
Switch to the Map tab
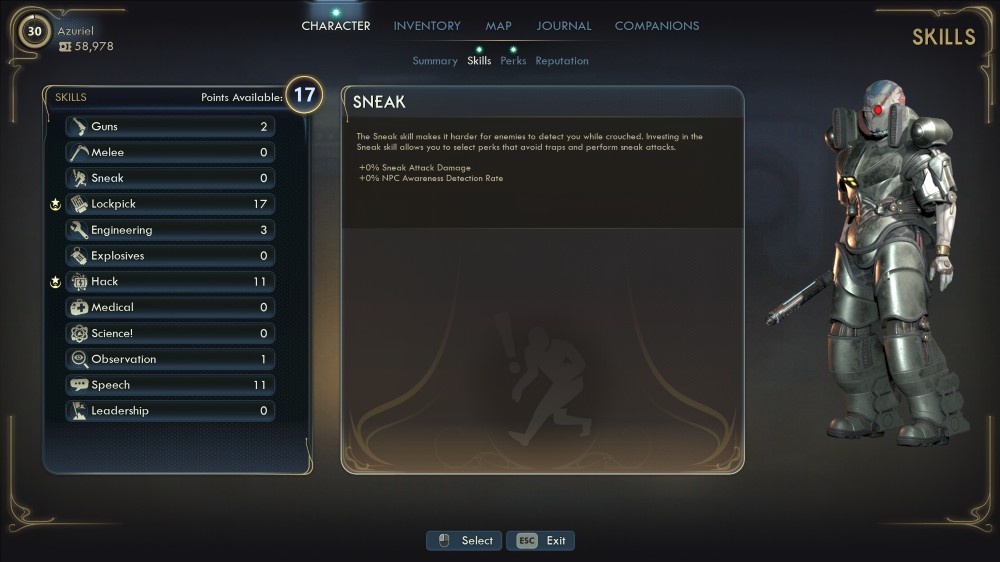[498, 26]
